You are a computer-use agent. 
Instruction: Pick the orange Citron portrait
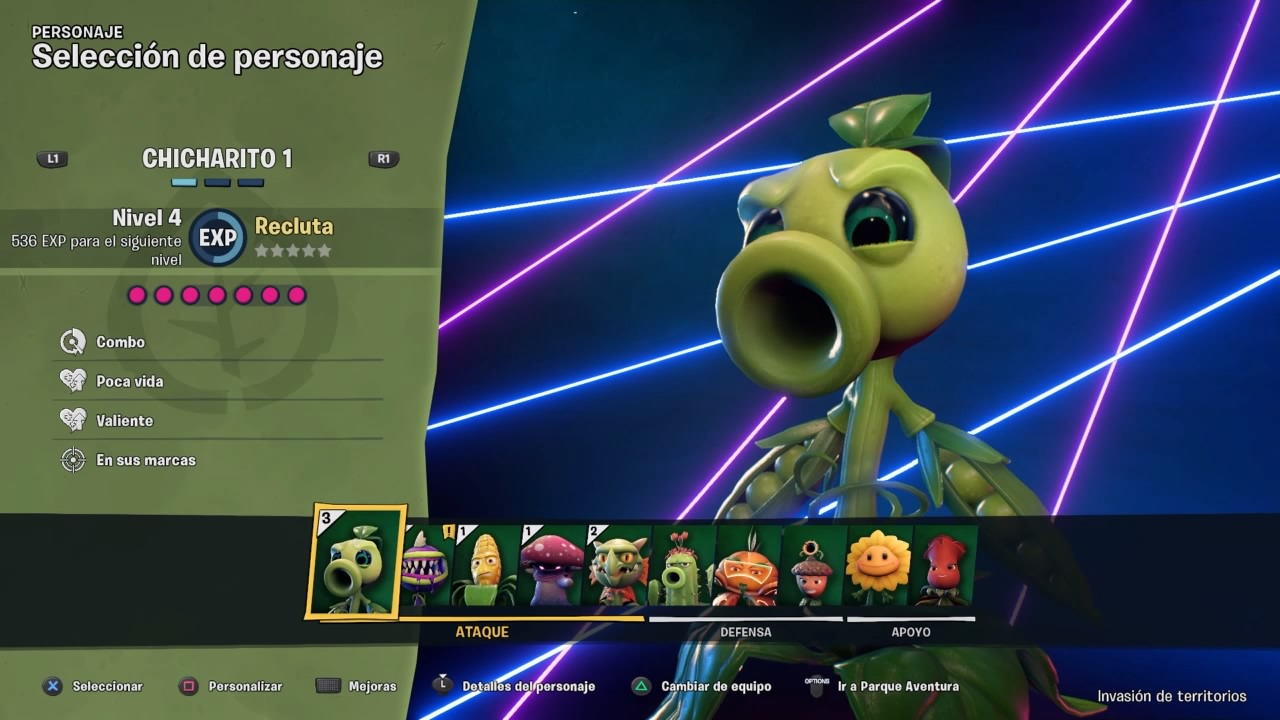(x=746, y=568)
